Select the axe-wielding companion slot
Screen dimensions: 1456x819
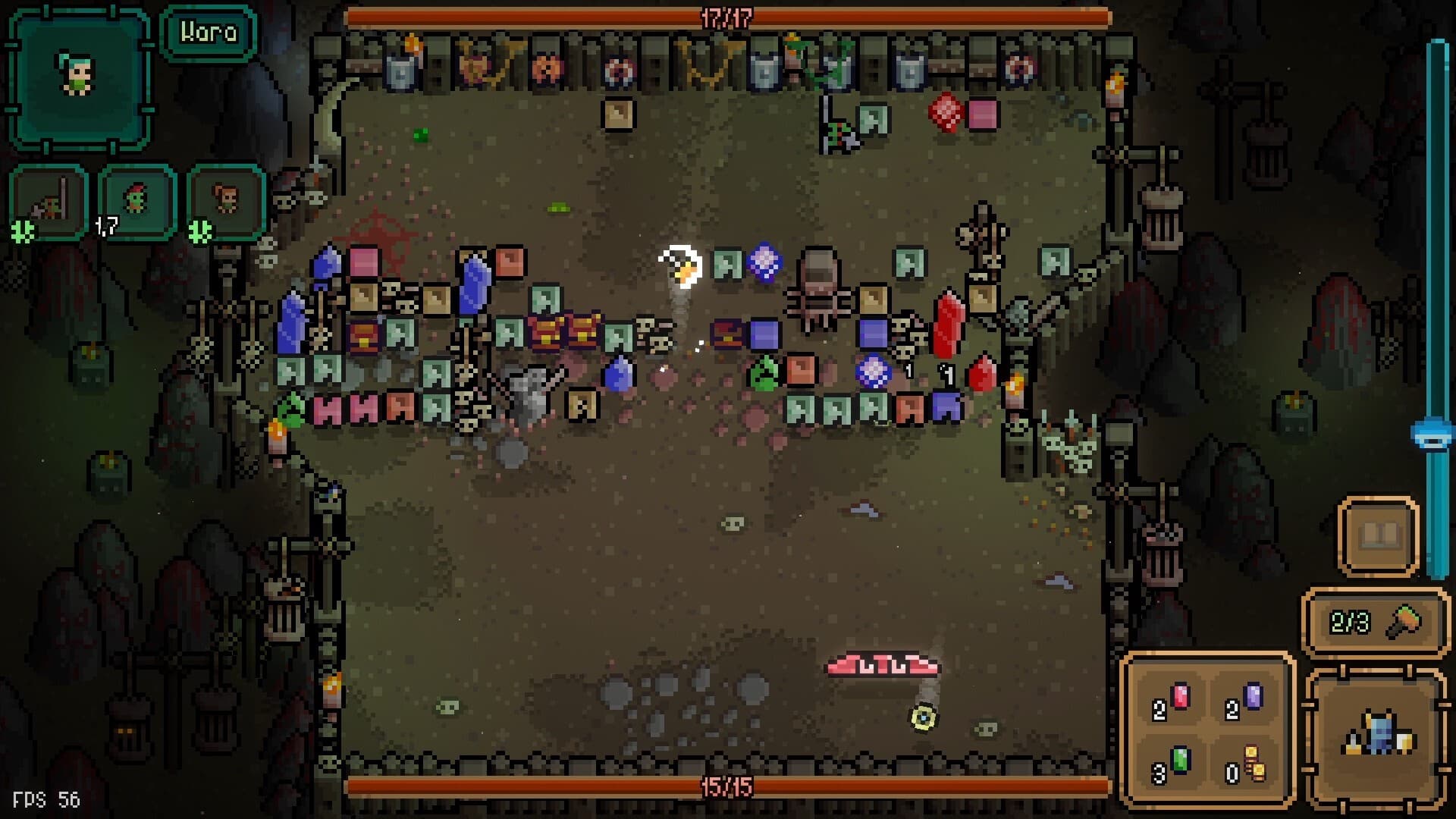coord(49,201)
